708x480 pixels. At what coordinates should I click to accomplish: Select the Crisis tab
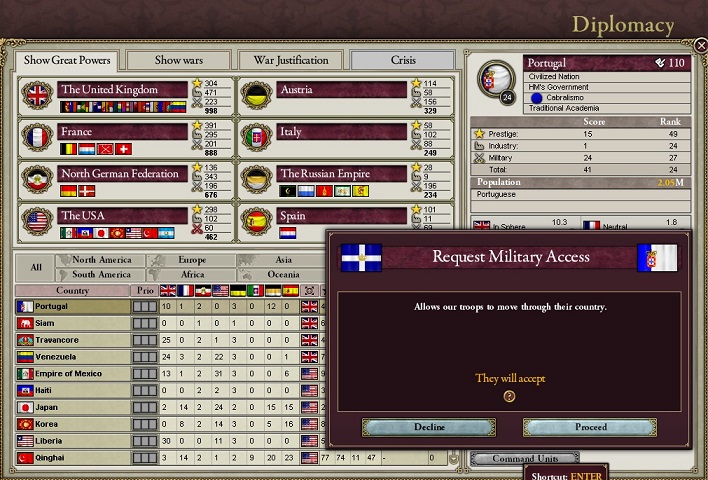(x=403, y=60)
